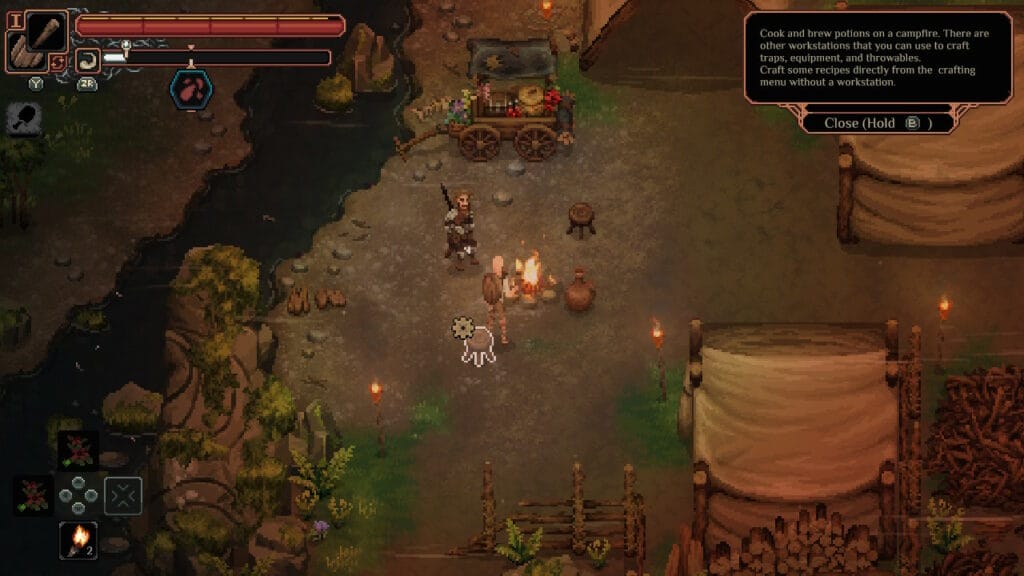Select the left red flower quick slot
Image resolution: width=1024 pixels, height=576 pixels.
coord(33,495)
